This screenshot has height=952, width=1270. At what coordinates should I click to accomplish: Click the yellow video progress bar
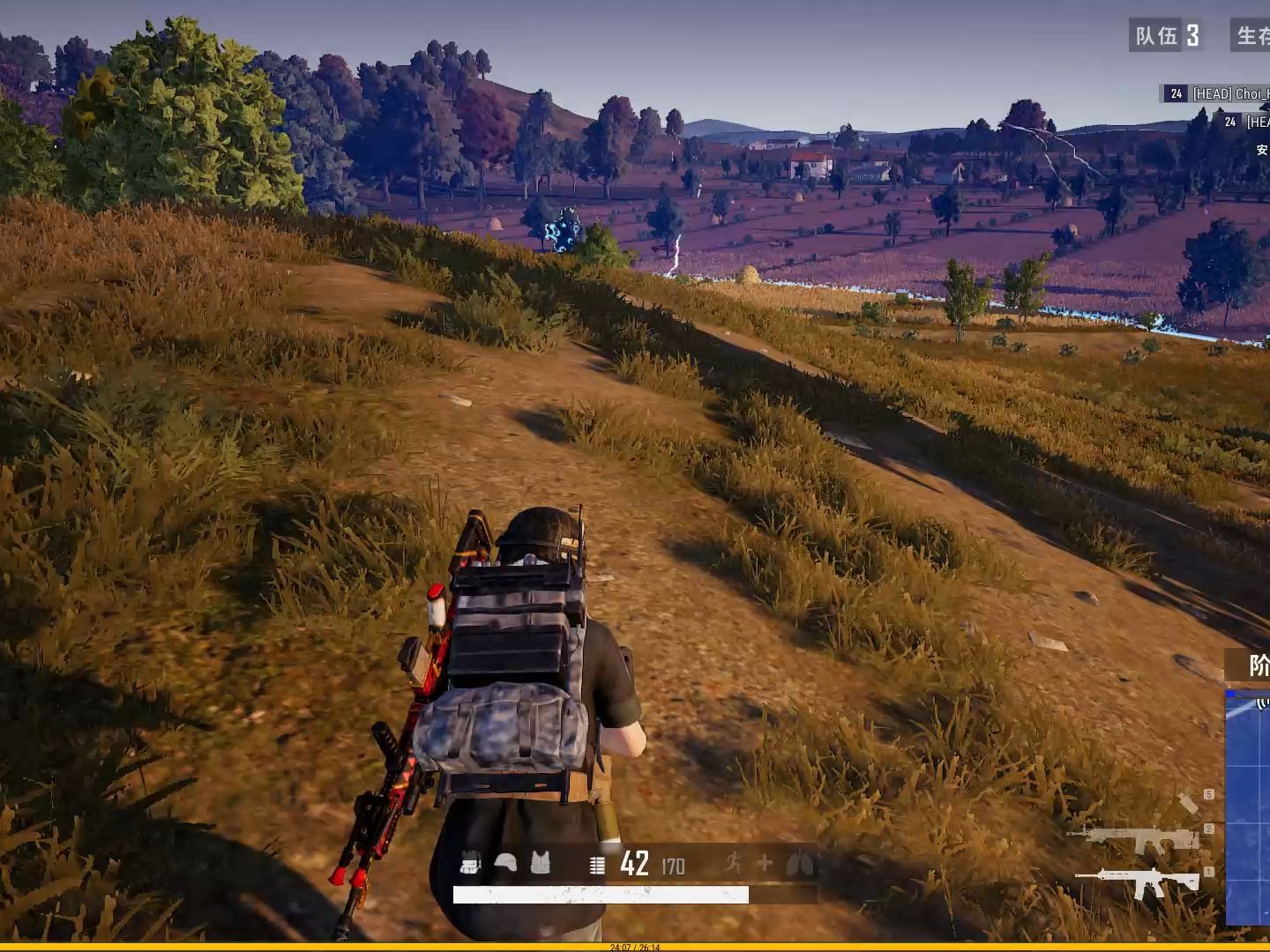(x=635, y=947)
